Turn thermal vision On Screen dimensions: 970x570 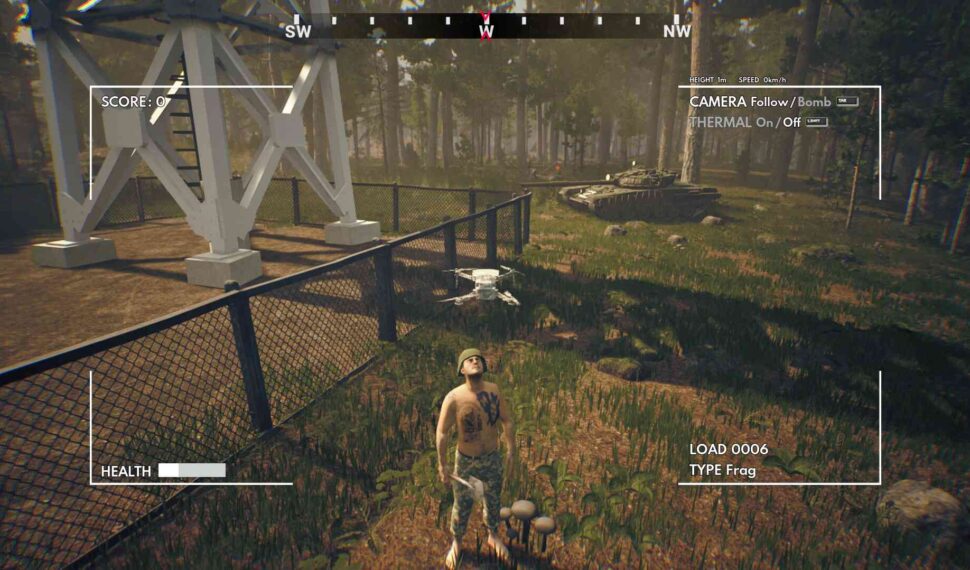pos(765,122)
